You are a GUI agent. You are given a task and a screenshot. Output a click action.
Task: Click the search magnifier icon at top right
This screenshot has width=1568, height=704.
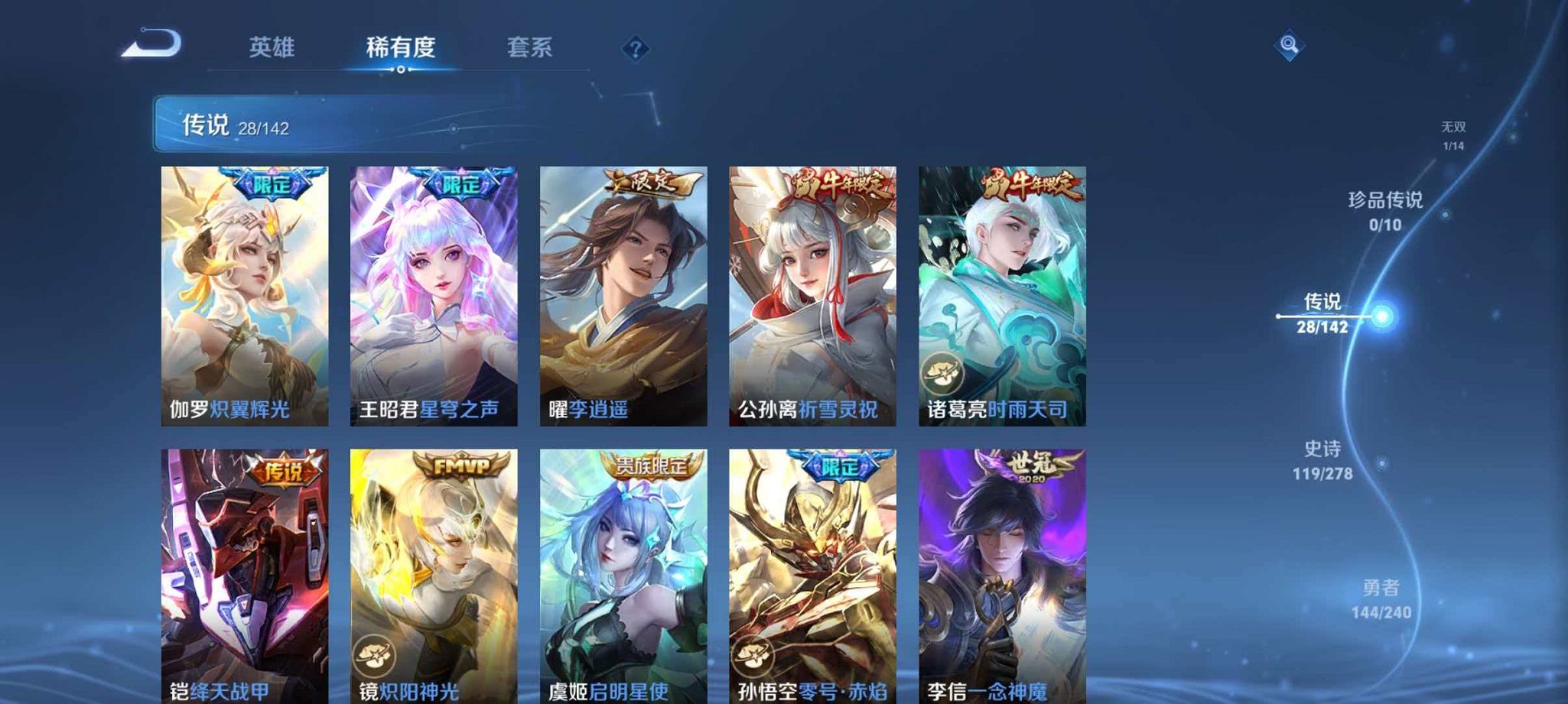click(x=1288, y=45)
